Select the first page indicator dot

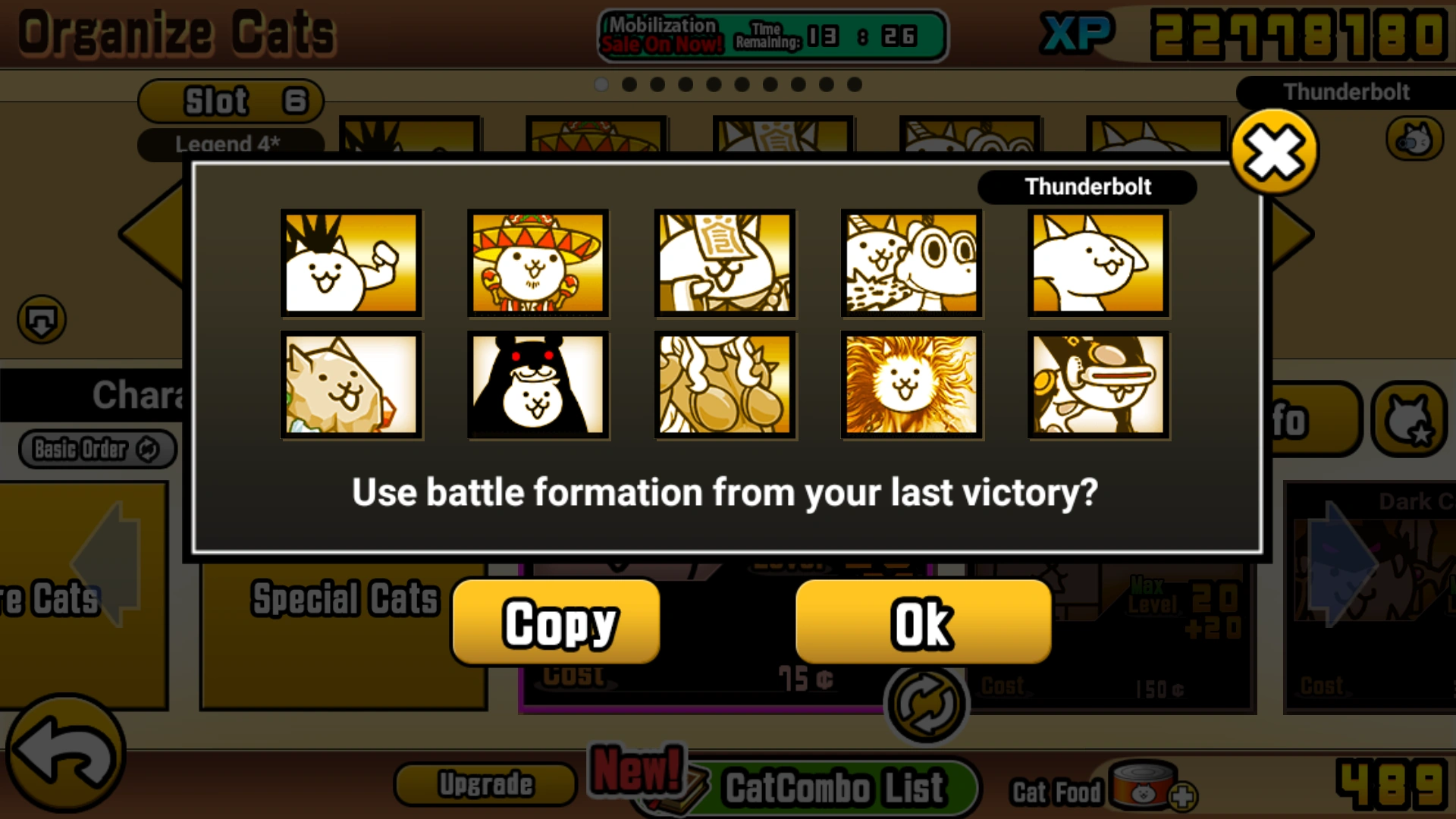(x=601, y=85)
